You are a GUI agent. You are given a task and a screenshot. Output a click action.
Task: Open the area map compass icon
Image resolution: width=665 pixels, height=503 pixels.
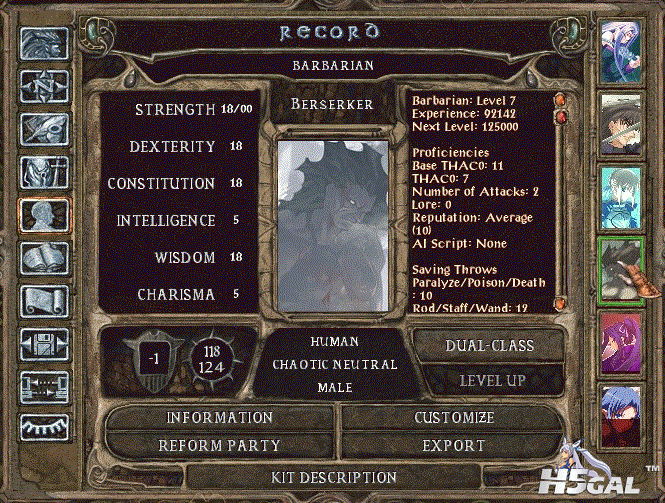[44, 86]
